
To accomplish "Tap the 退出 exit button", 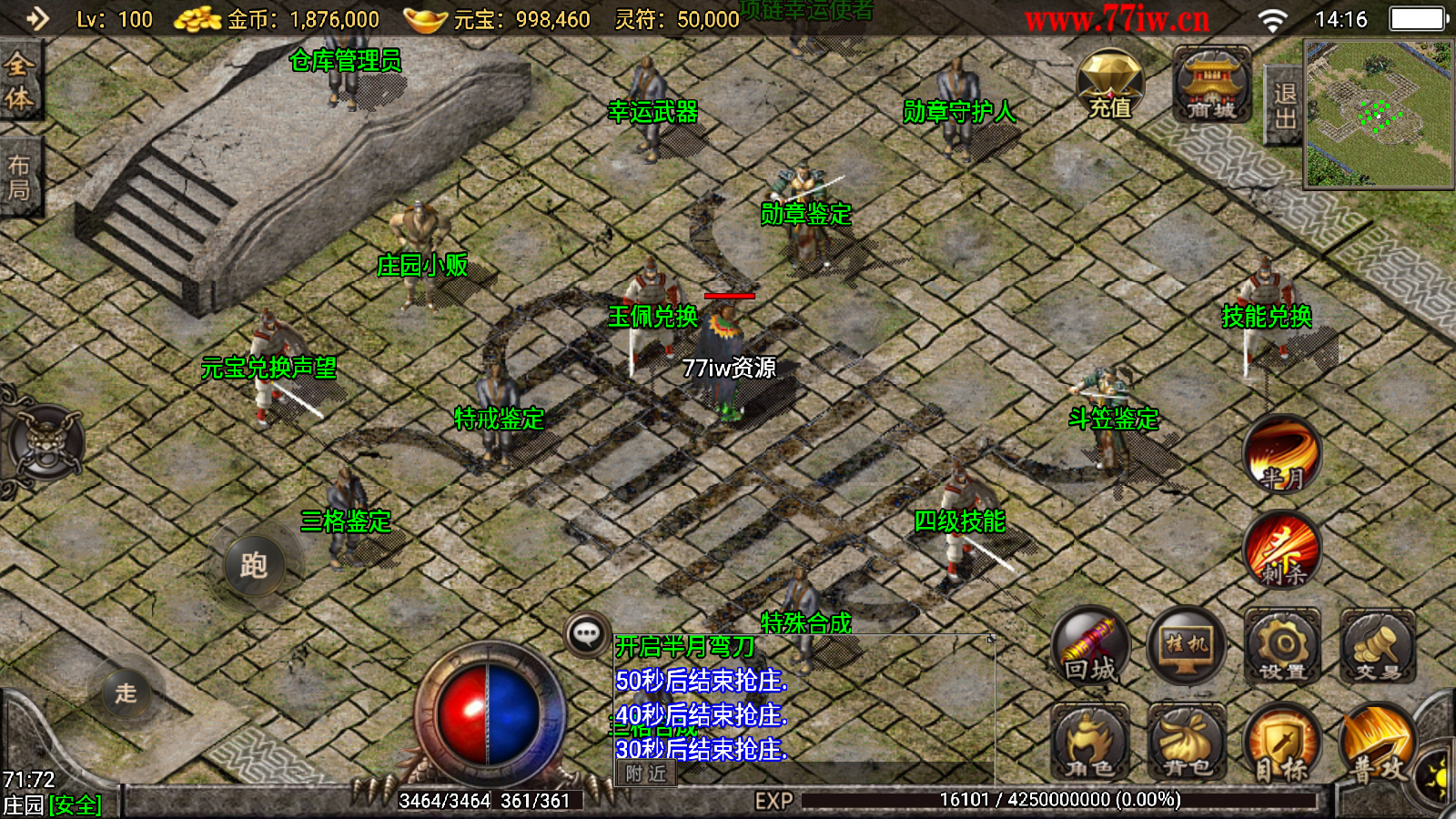I will click(1284, 106).
